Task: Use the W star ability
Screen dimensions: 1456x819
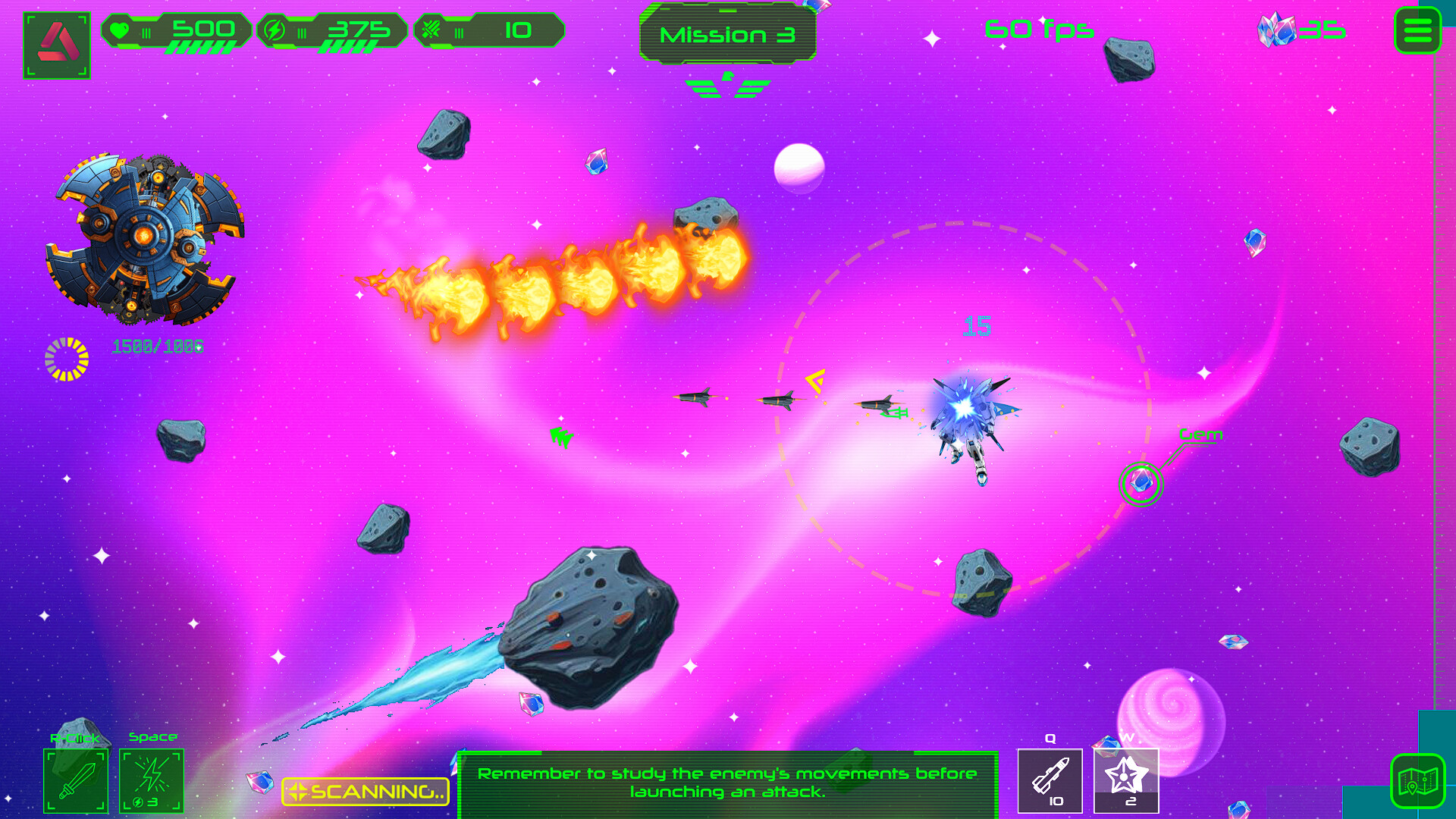Action: pyautogui.click(x=1127, y=780)
